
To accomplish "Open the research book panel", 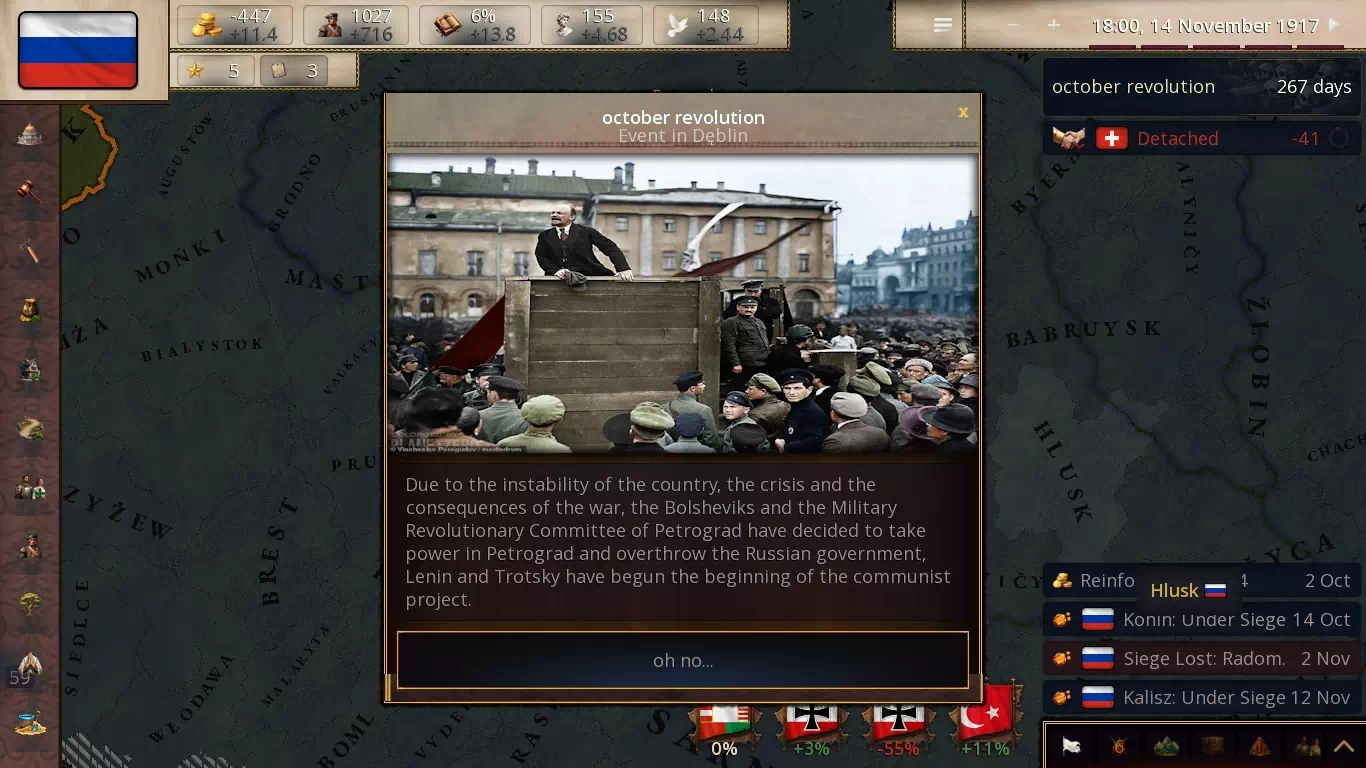I will [475, 25].
